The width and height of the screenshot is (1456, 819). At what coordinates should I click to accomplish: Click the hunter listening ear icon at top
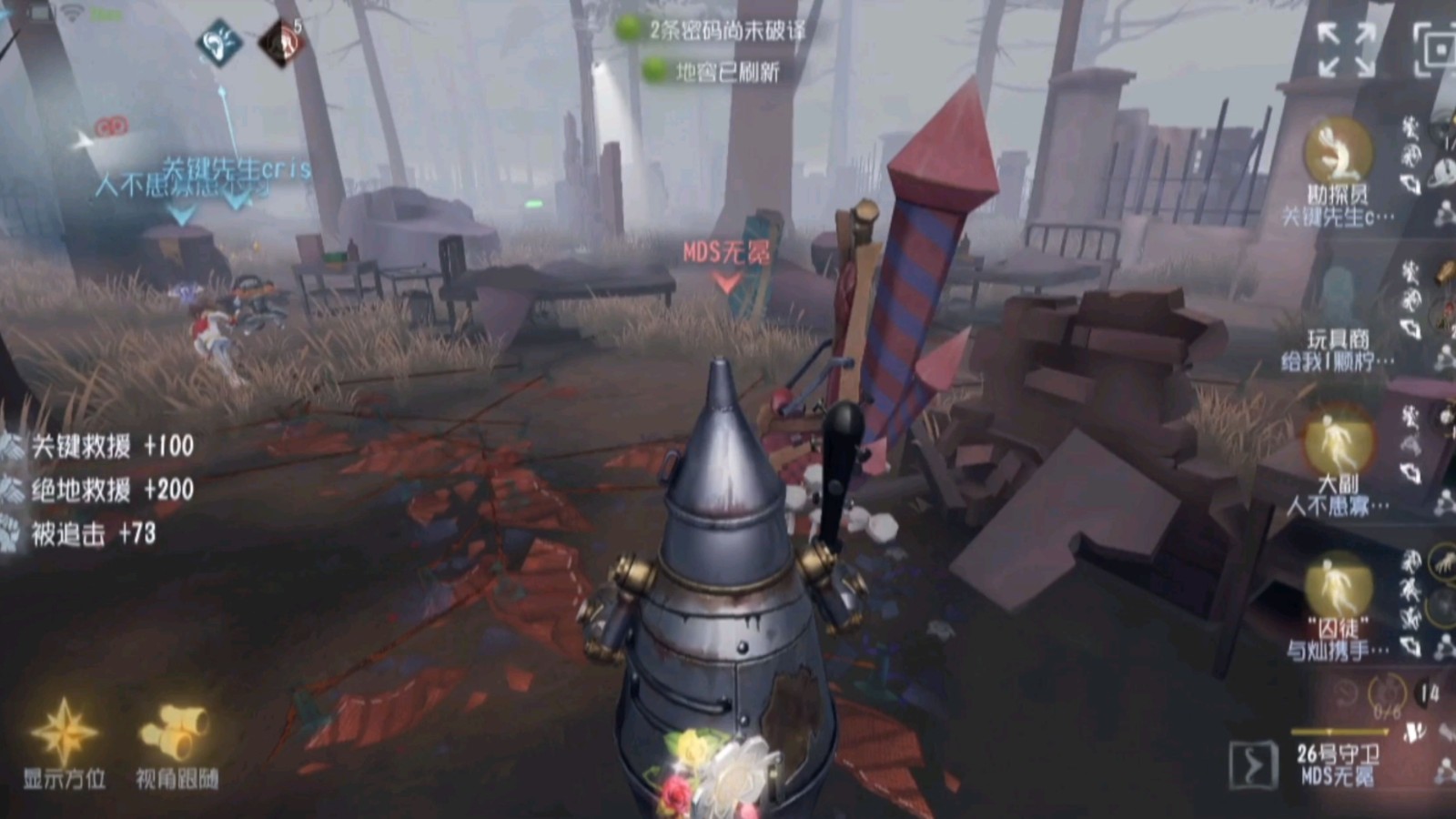[x=219, y=41]
